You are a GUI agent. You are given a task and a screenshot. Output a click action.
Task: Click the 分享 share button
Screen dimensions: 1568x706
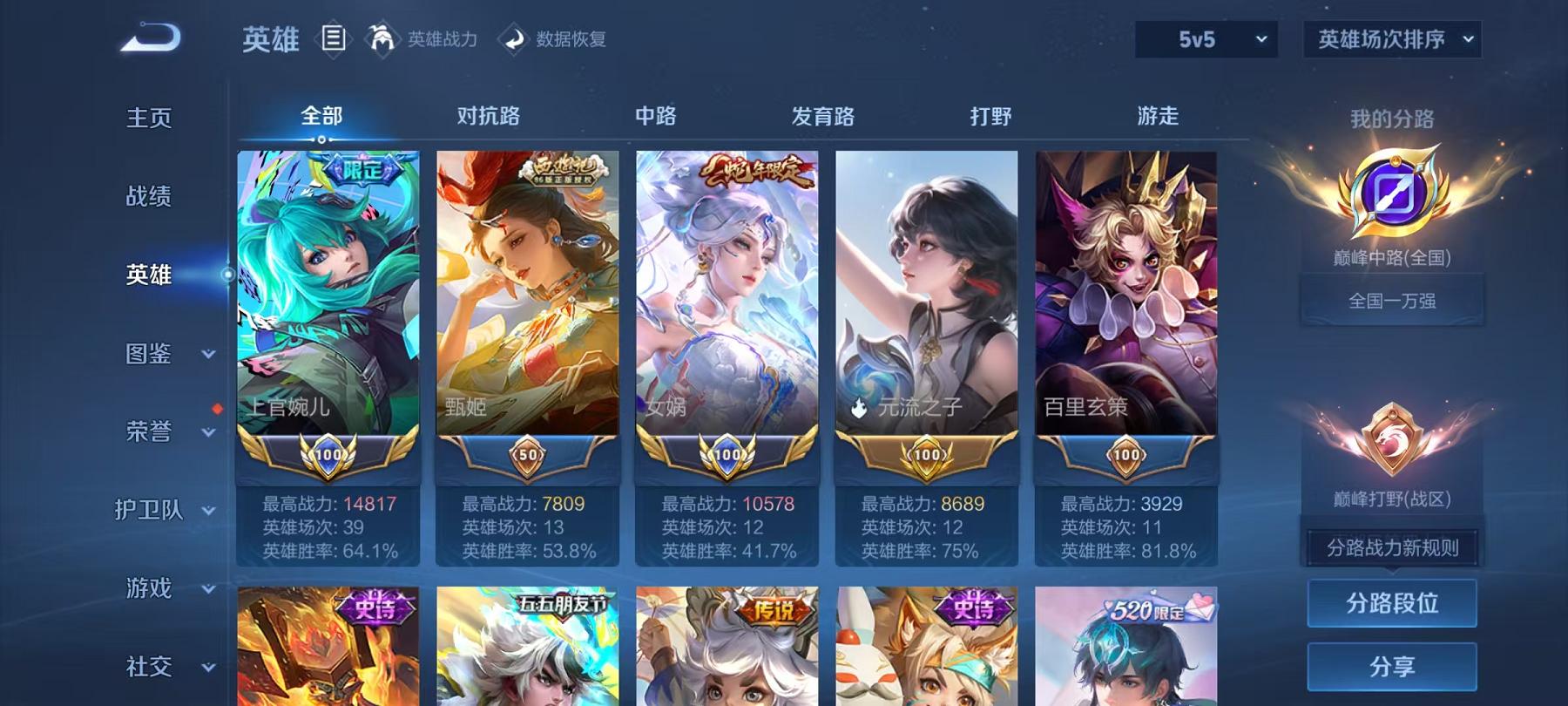1392,665
